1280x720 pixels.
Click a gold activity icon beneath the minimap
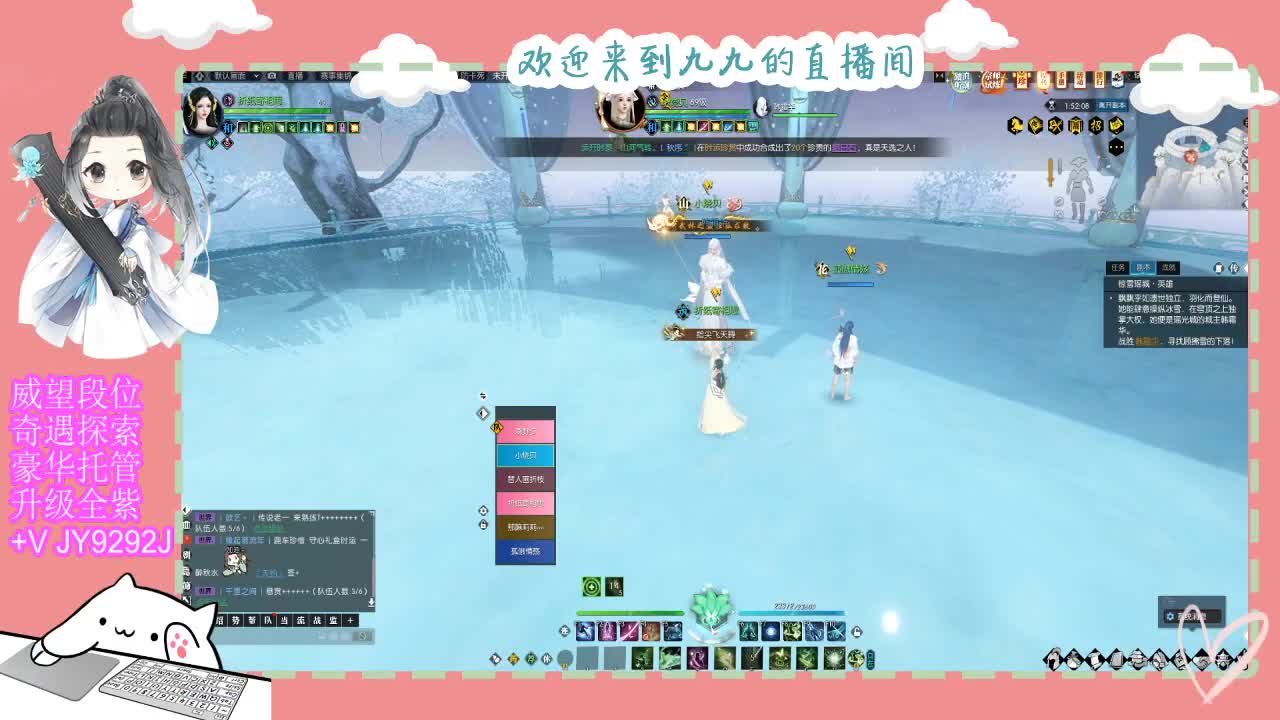[x=1056, y=123]
